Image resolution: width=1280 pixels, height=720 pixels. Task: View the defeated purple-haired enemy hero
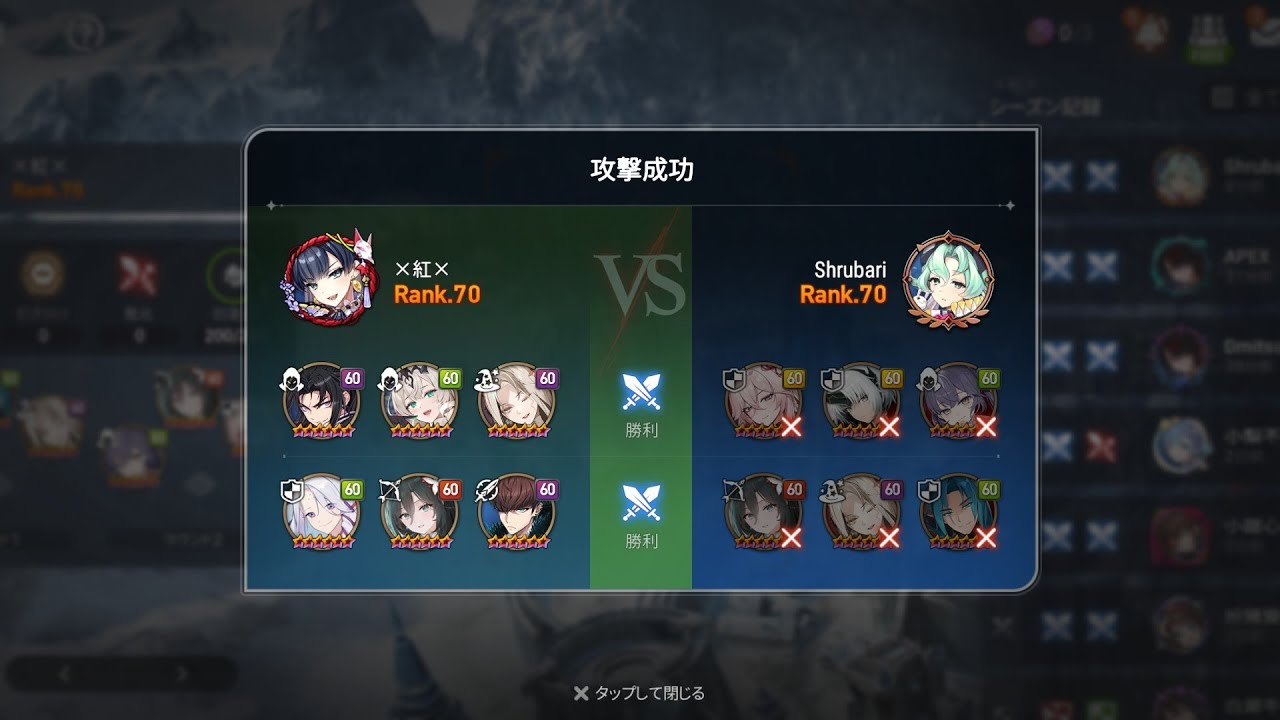(958, 402)
